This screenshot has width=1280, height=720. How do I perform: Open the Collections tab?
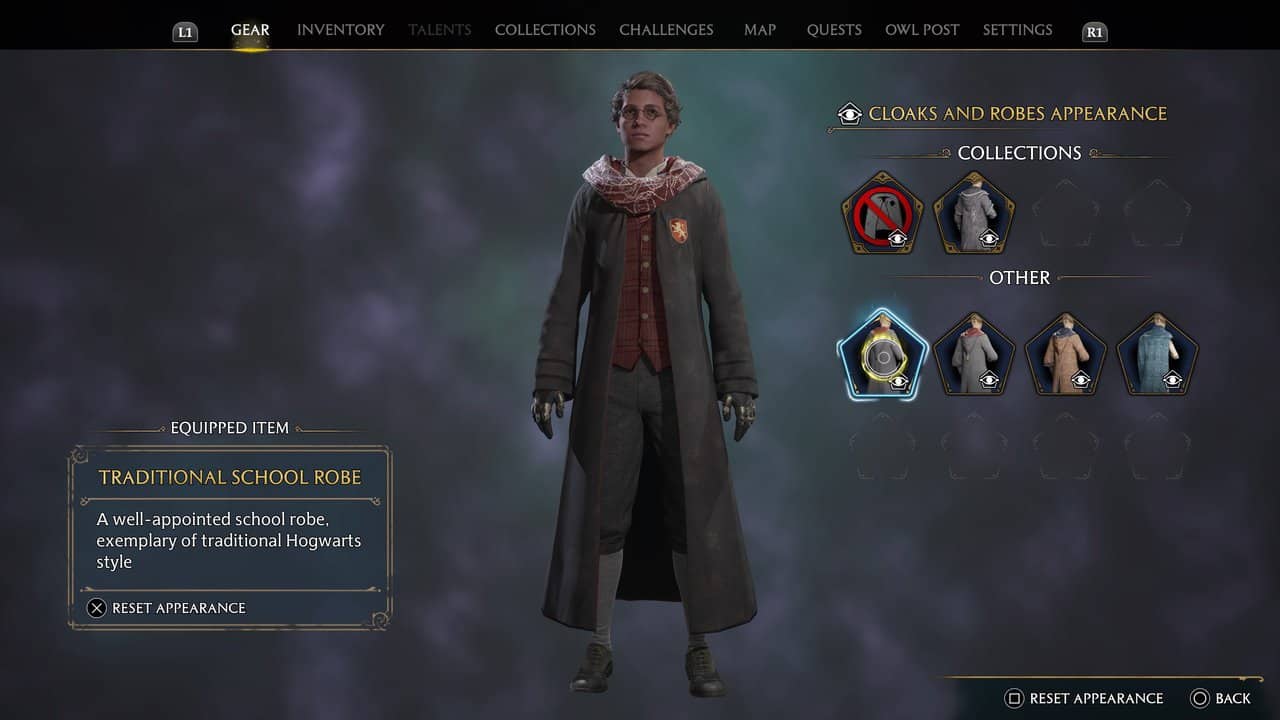tap(545, 30)
